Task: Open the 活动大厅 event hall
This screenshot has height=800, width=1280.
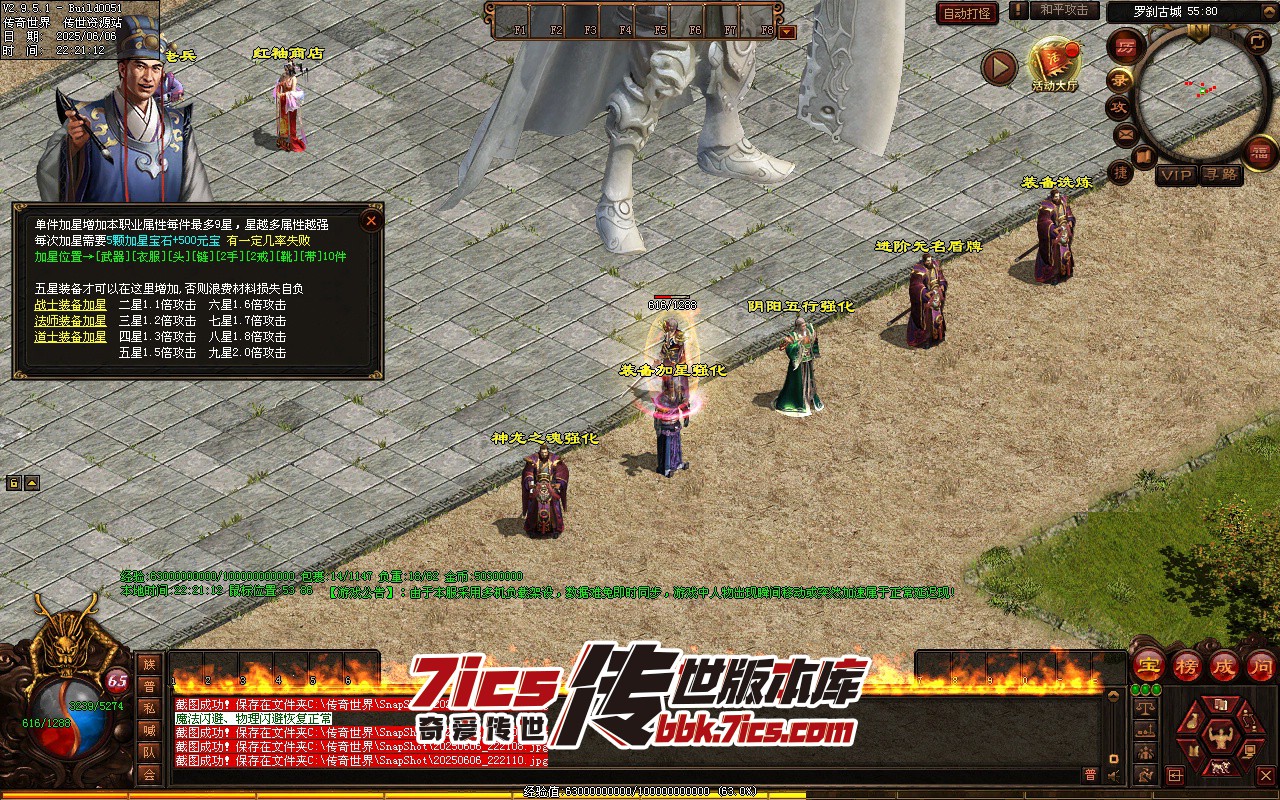Action: pos(1056,64)
